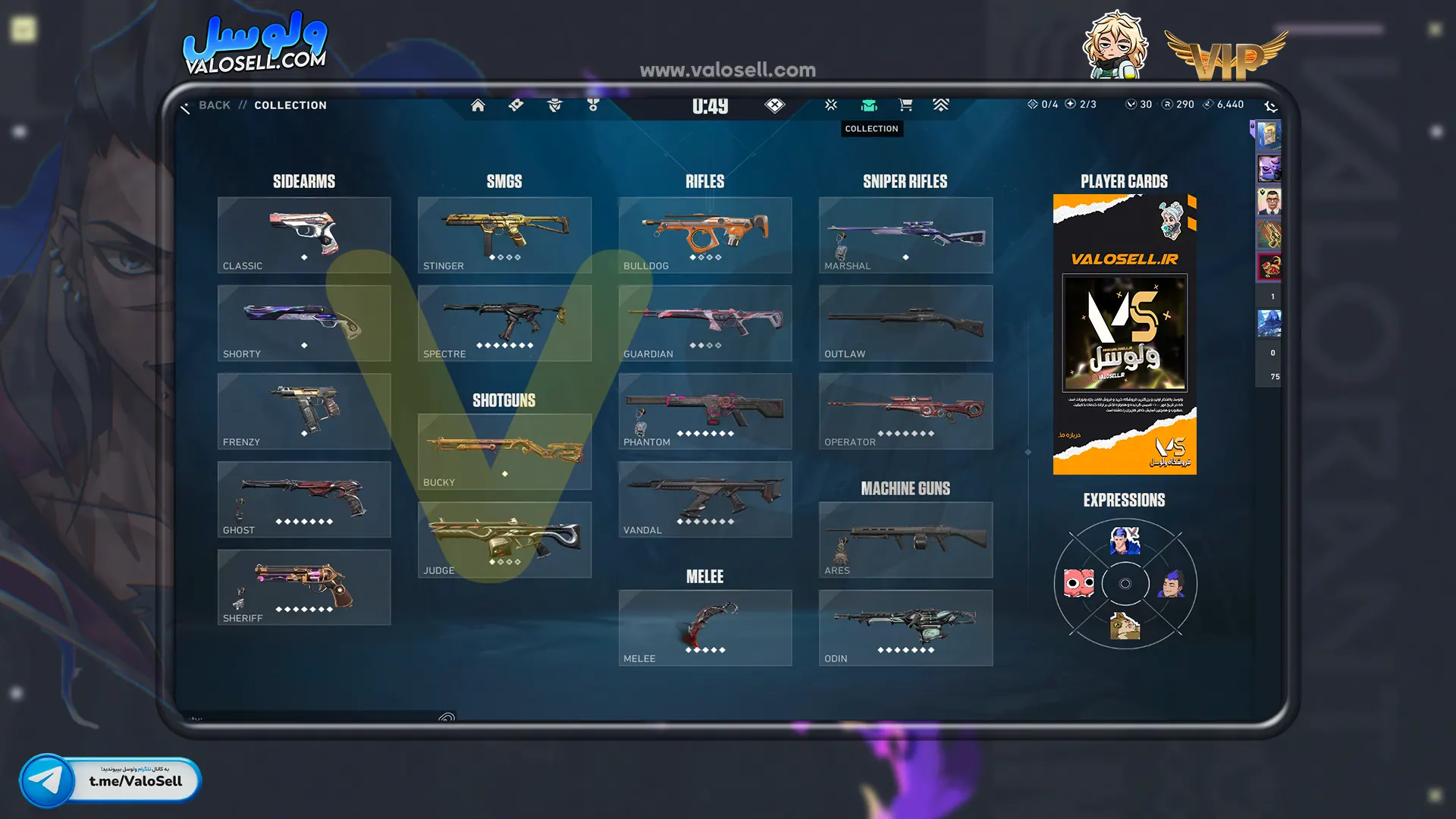This screenshot has width=1456, height=819.
Task: Open the equipped player card
Action: (x=1125, y=334)
